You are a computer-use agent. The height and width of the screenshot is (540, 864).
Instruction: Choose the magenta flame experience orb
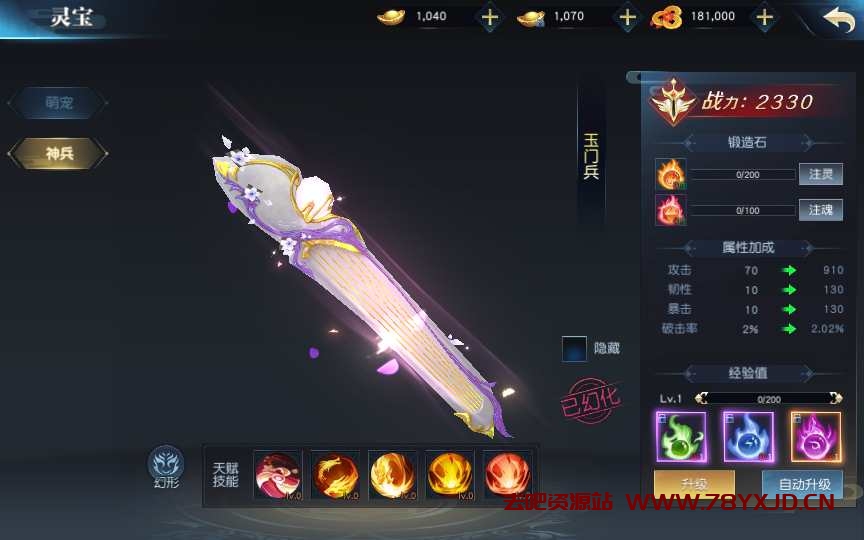[815, 436]
